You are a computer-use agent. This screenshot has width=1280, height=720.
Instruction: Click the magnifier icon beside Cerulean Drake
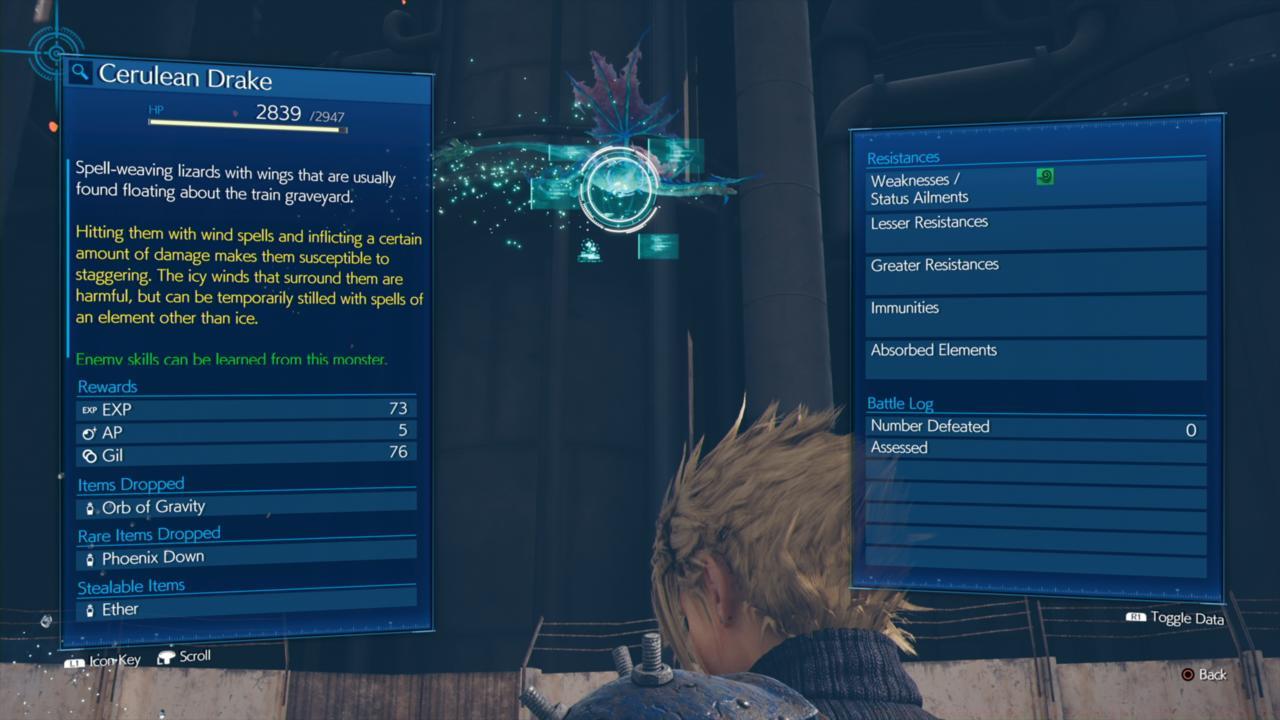[81, 73]
